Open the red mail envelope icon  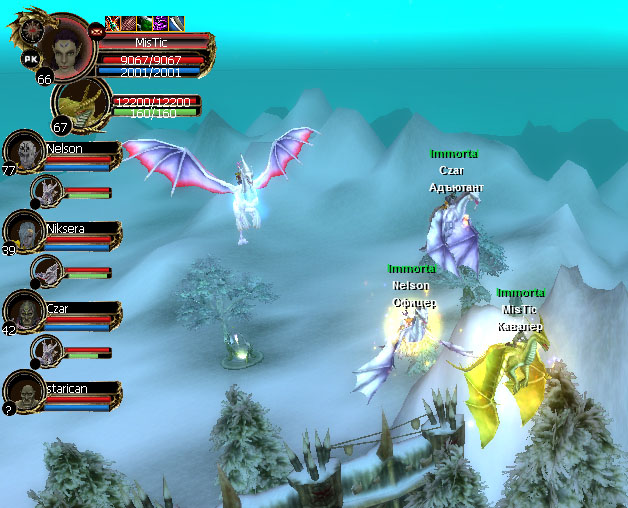tap(96, 31)
